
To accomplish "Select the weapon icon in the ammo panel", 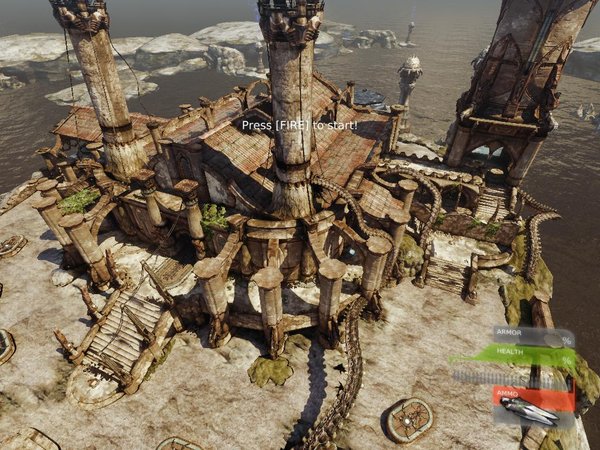I will pyautogui.click(x=531, y=409).
